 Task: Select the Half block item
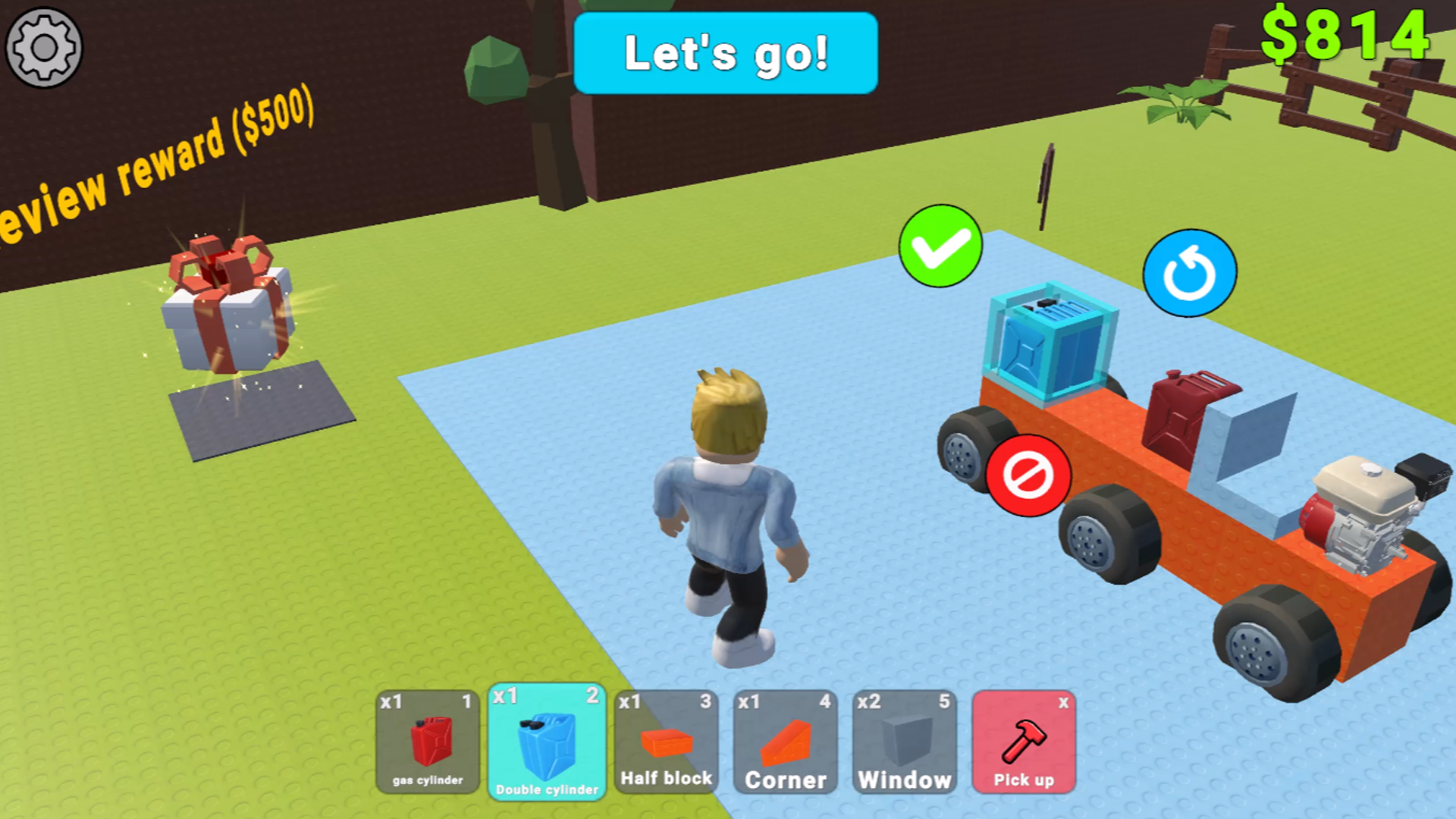pos(666,743)
